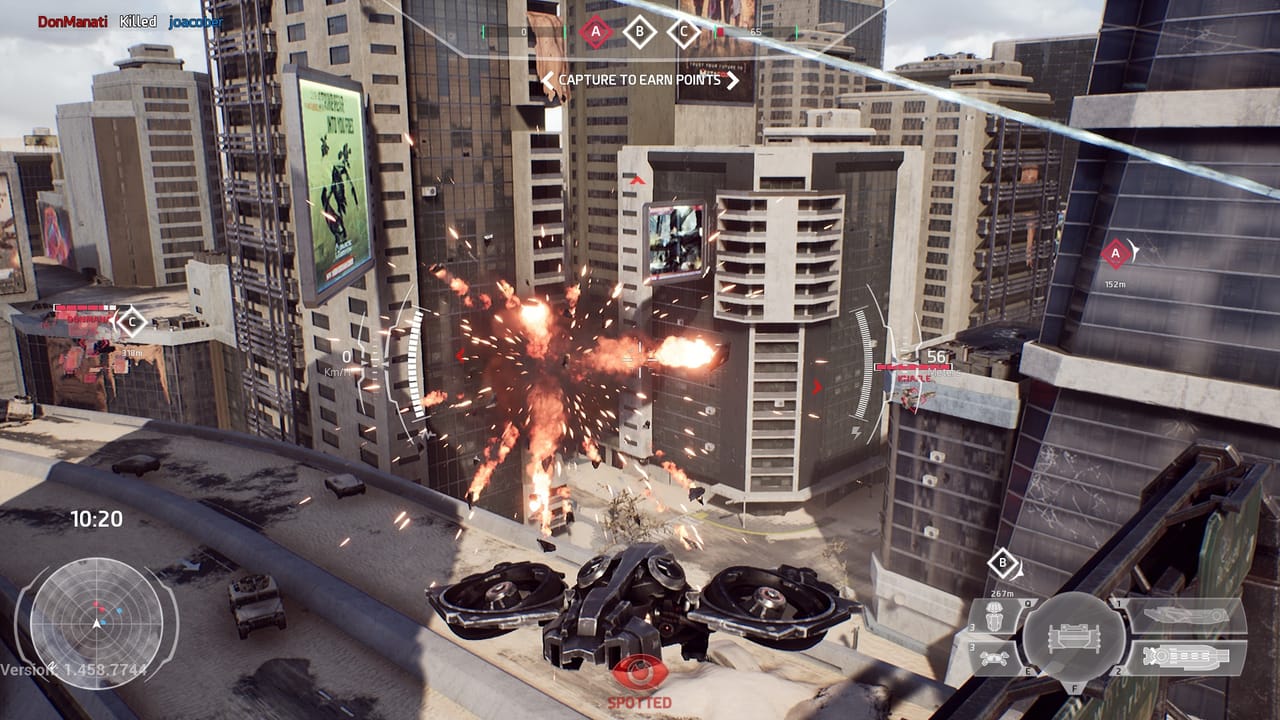Click the CAPTURE TO EARN POINTS banner
The height and width of the screenshot is (720, 1280).
pyautogui.click(x=641, y=82)
